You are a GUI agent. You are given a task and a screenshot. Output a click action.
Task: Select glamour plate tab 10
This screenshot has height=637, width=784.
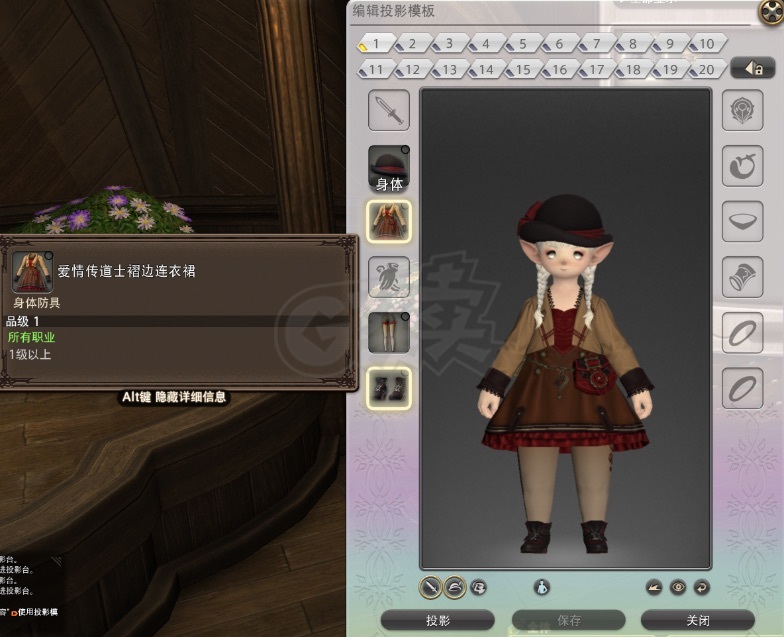(x=706, y=44)
